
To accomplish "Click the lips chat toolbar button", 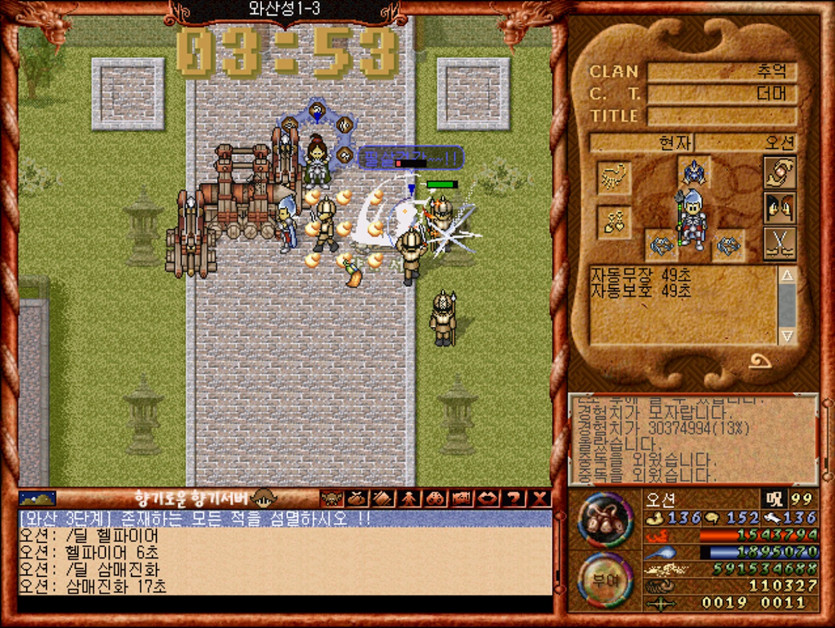I will pyautogui.click(x=489, y=498).
